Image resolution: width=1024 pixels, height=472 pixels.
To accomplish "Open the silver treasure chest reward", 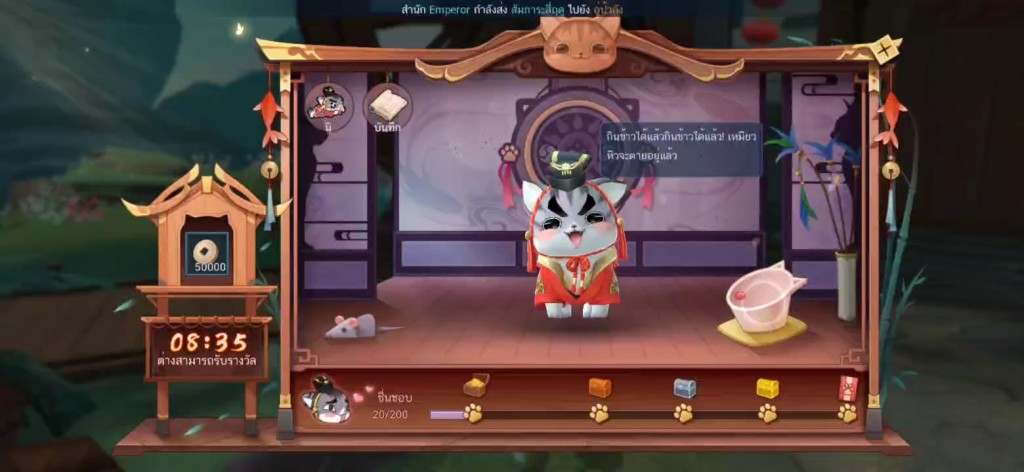I will (684, 387).
